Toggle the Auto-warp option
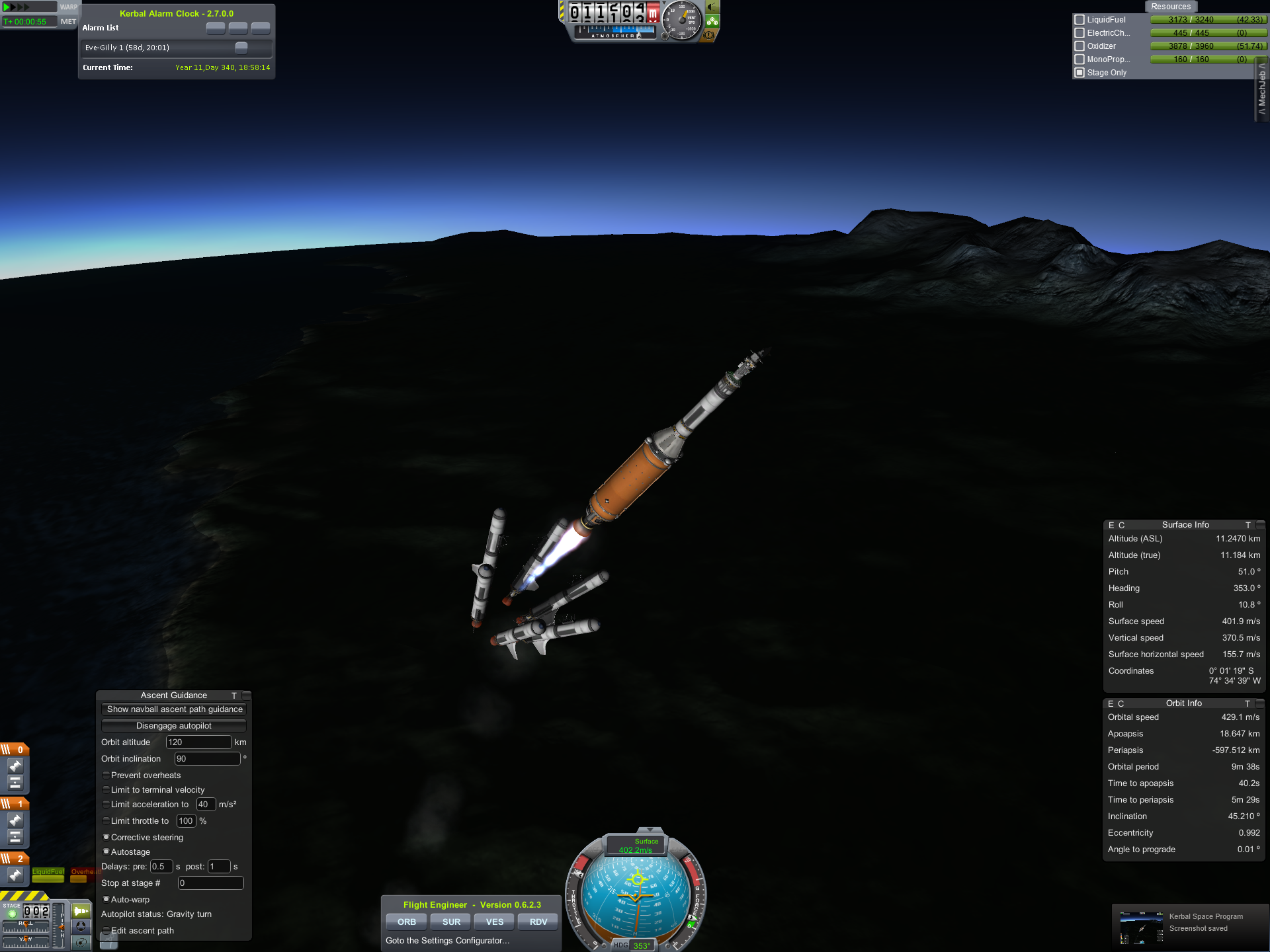This screenshot has height=952, width=1270. click(x=106, y=899)
